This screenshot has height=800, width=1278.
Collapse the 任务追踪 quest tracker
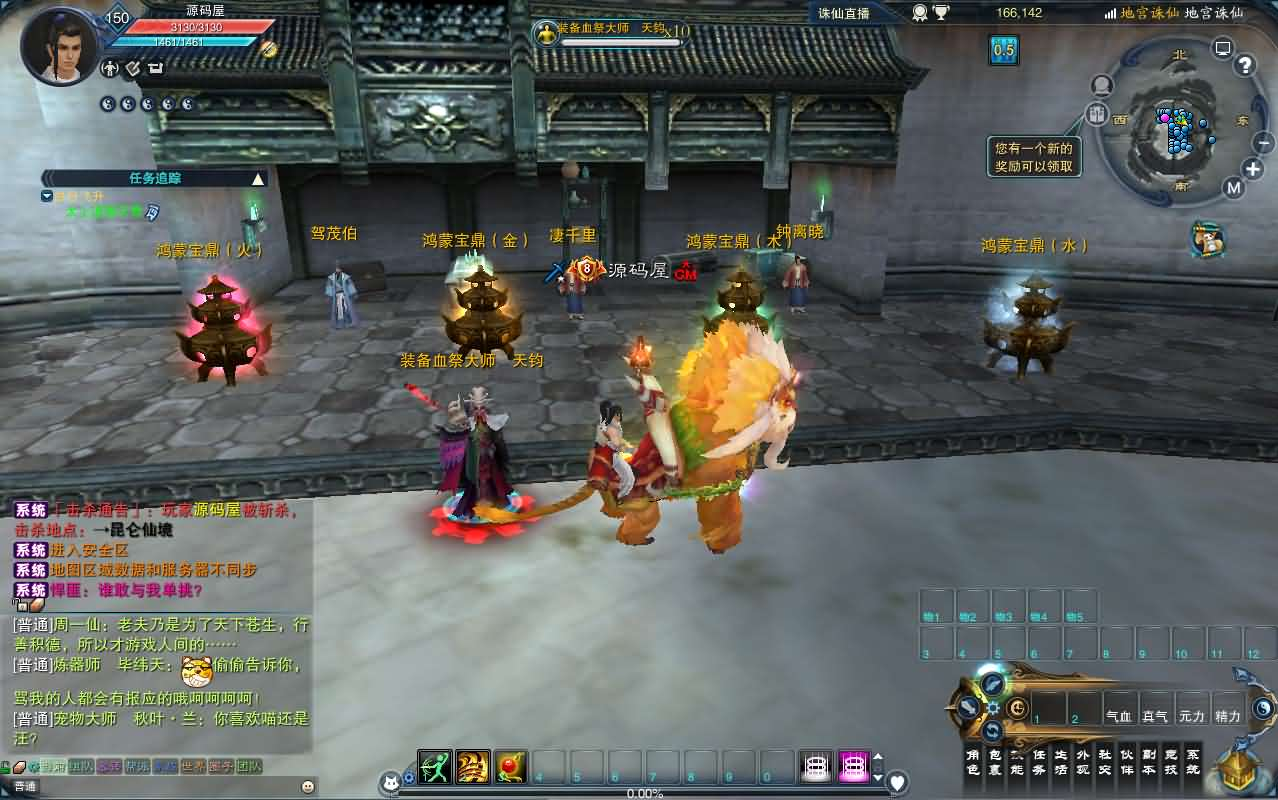[x=258, y=179]
